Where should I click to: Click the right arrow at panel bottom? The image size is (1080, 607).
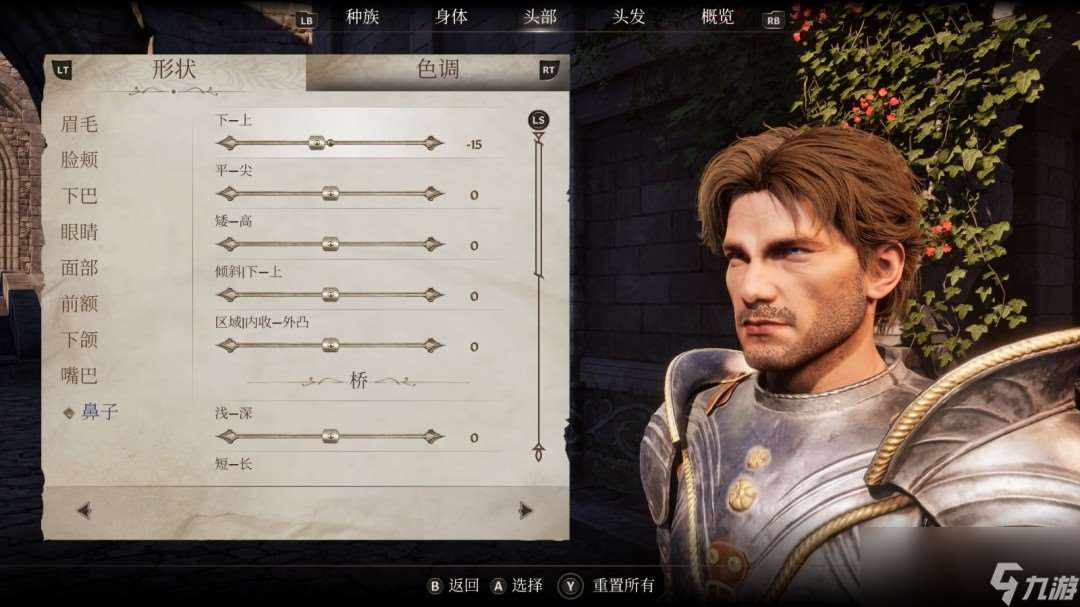click(x=525, y=511)
